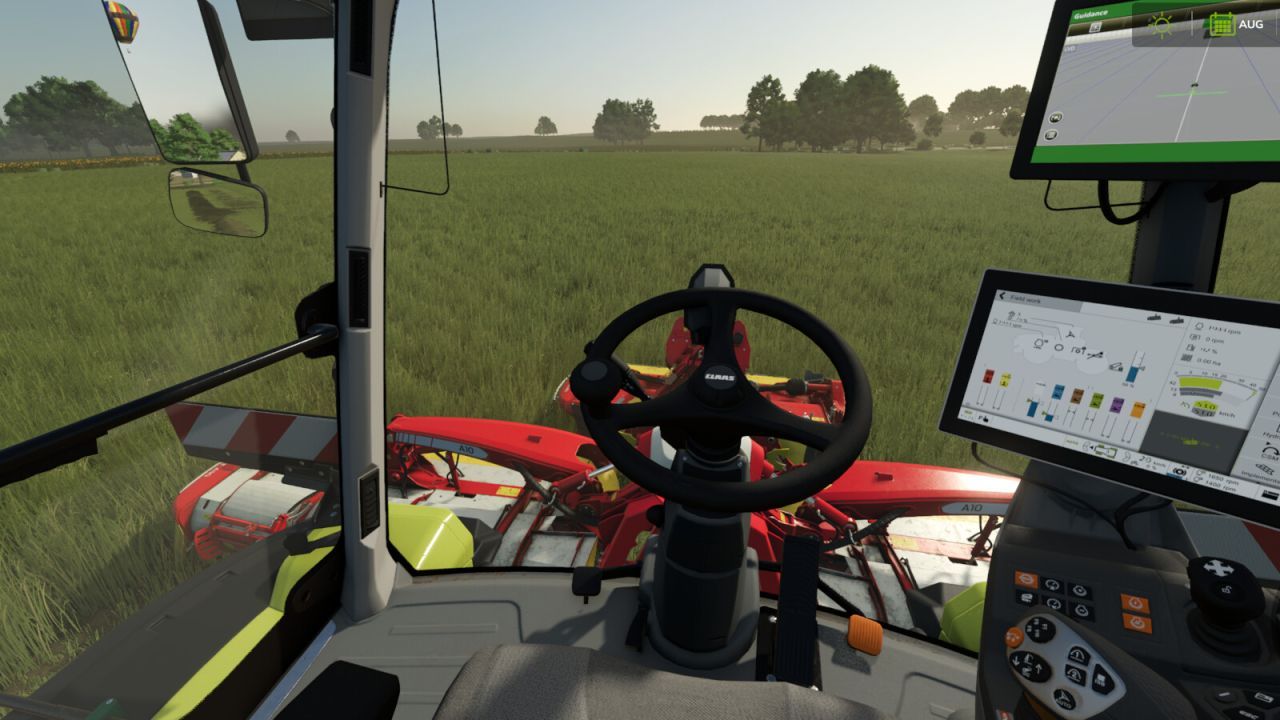This screenshot has width=1280, height=720.
Task: Click the back arrow next to Field work
Action: [x=1001, y=296]
